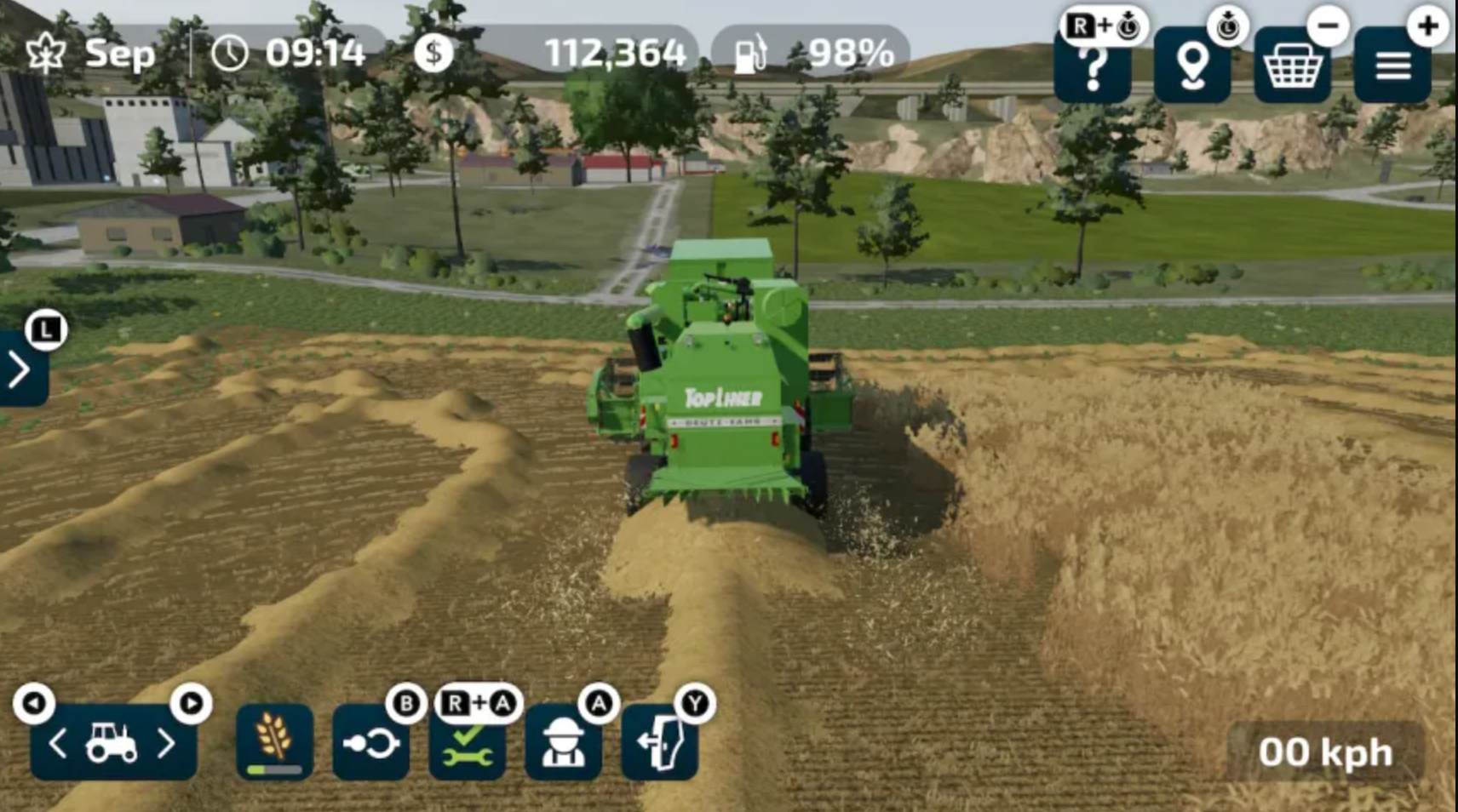
Task: Hire the AI worker helper
Action: pyautogui.click(x=563, y=743)
